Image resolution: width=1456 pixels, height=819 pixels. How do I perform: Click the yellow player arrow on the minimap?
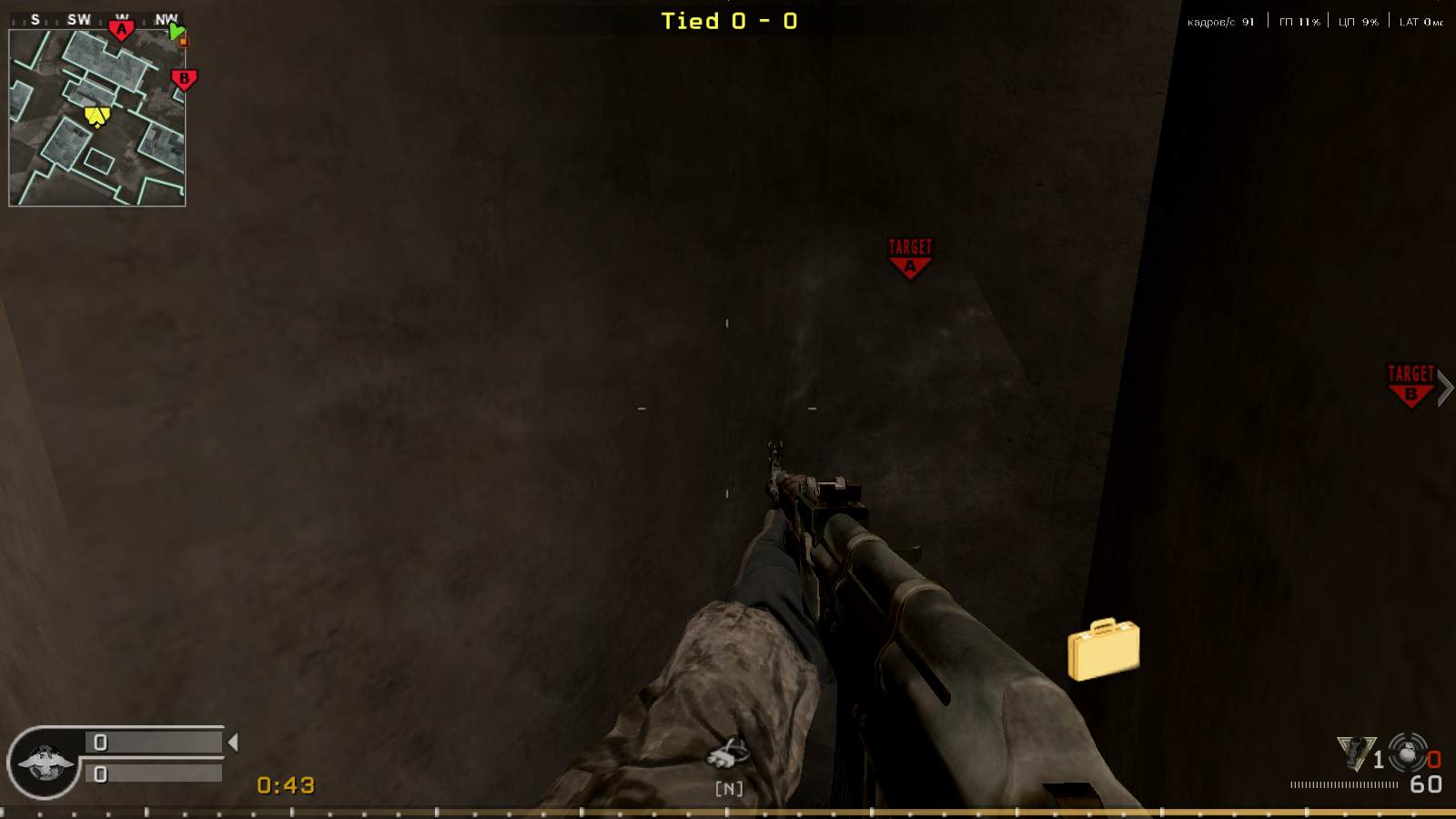[97, 116]
